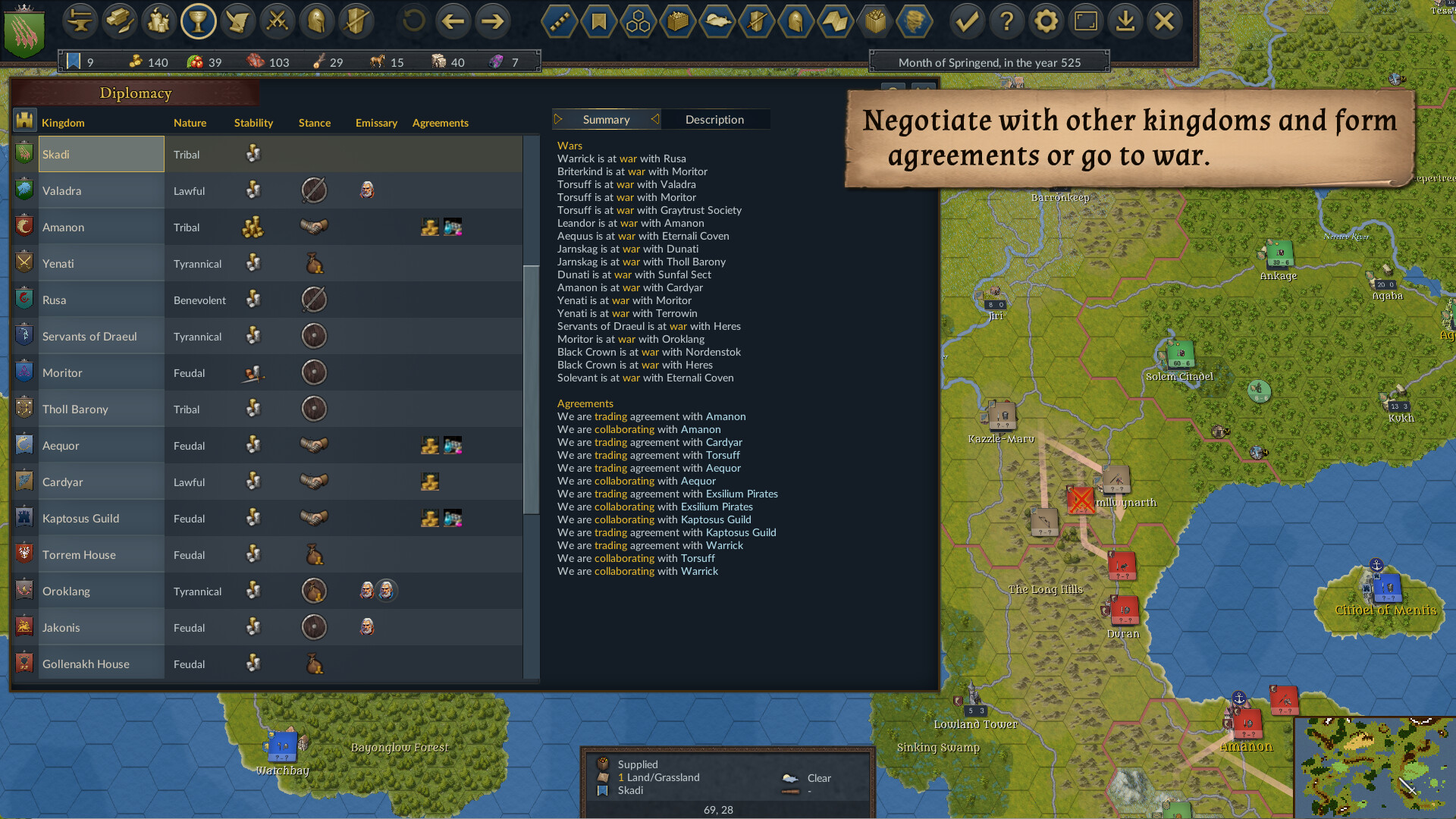
Task: Click the tornado weather overlay icon
Action: tap(914, 21)
